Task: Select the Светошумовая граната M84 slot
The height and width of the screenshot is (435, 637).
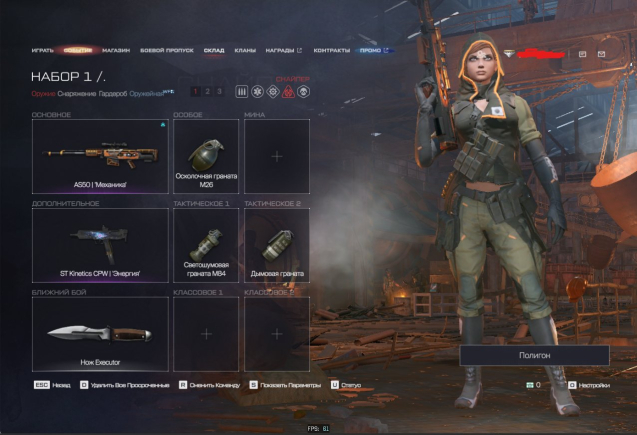Action: click(x=206, y=245)
